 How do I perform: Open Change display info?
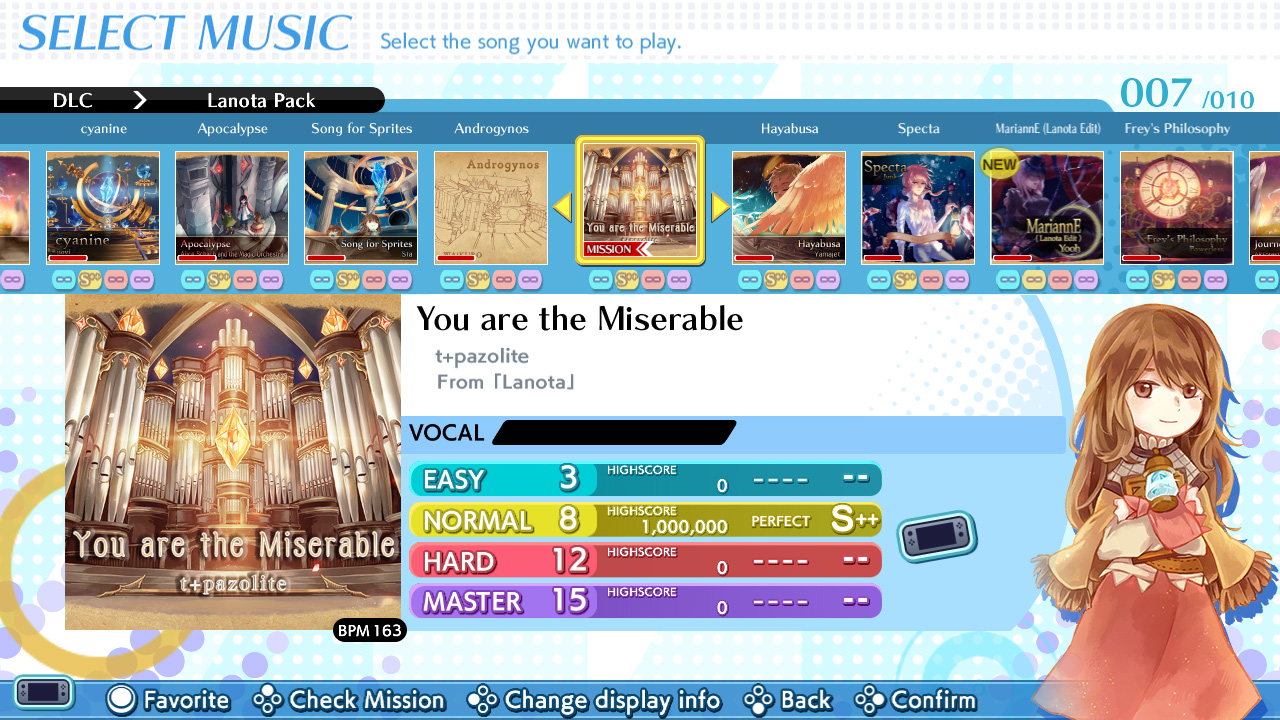[484, 700]
